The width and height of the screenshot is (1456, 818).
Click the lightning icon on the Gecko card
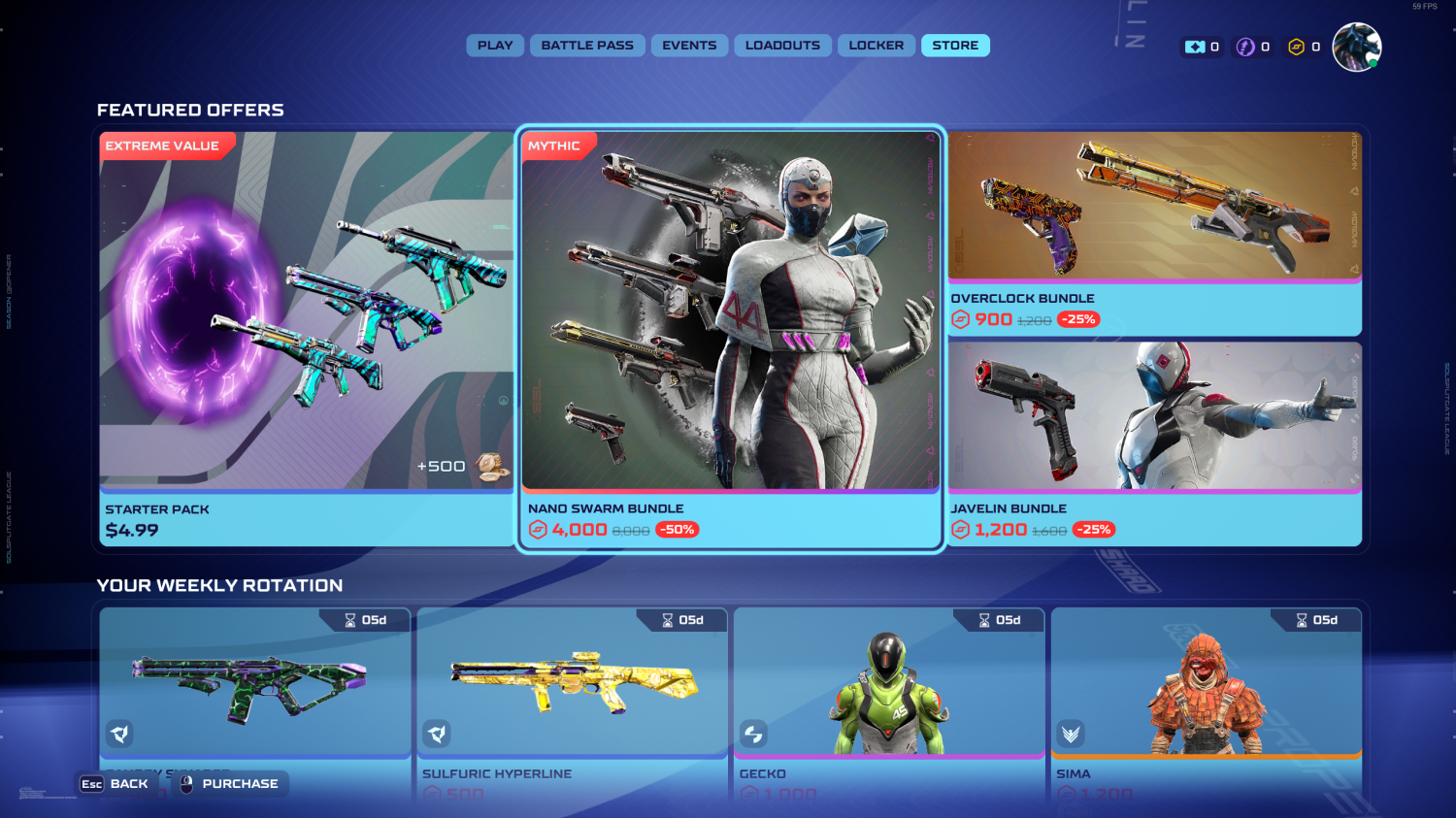point(753,735)
